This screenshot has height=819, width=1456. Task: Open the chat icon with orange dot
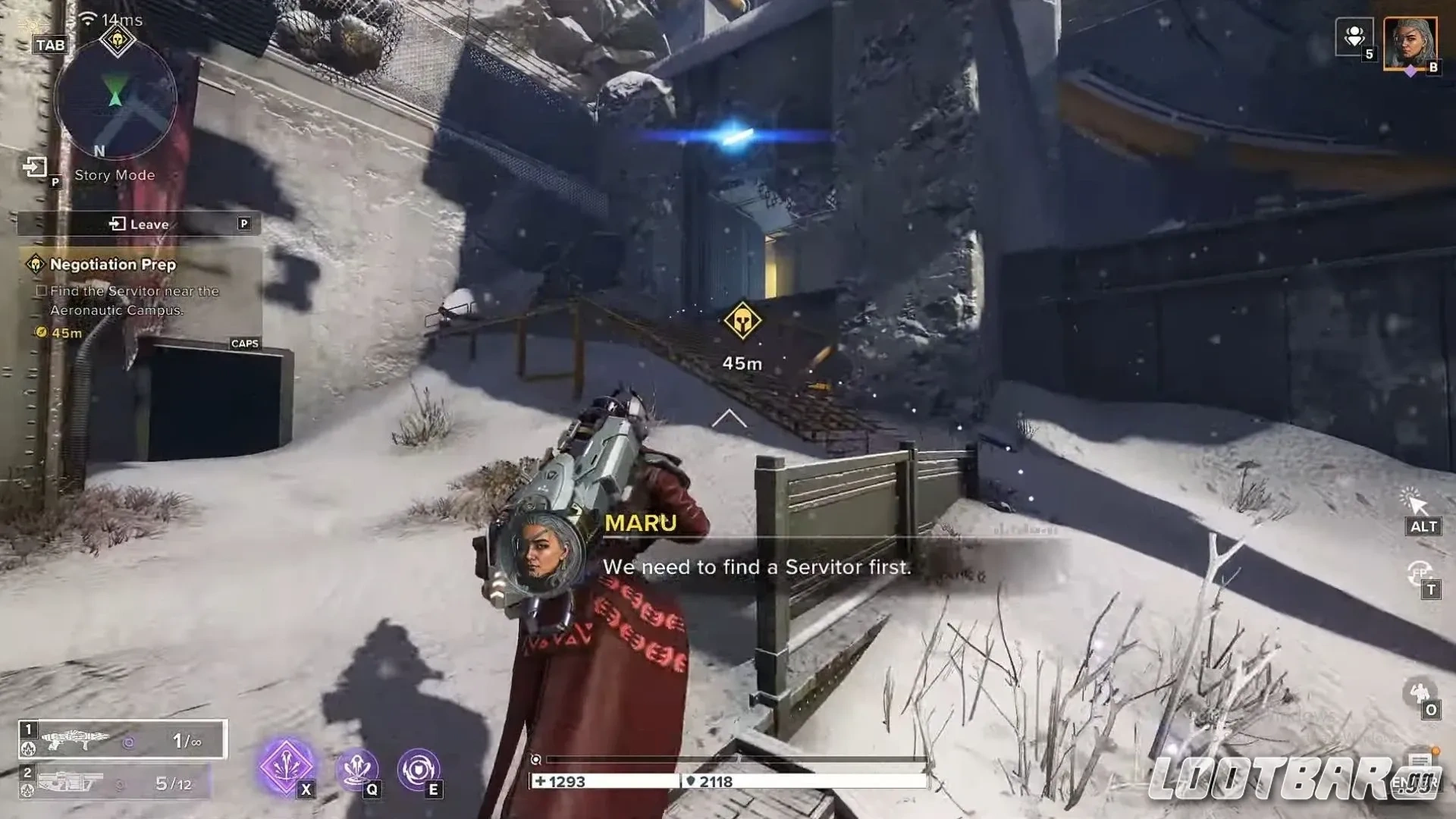coord(1420,761)
